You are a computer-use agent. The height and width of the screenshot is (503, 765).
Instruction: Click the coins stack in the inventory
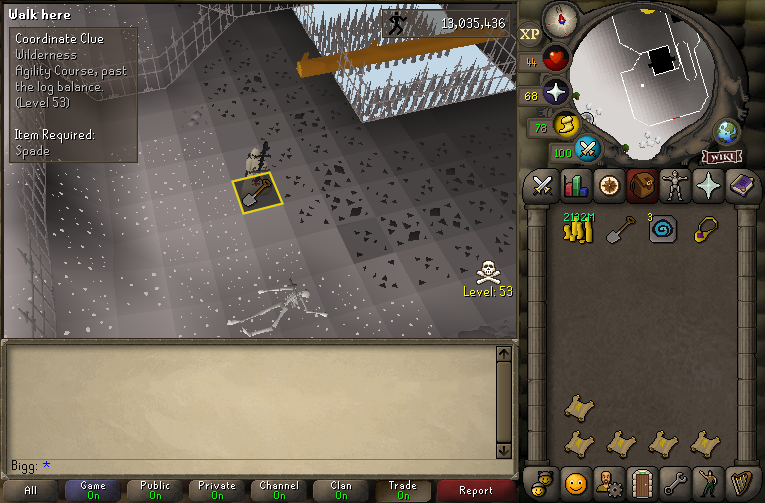(577, 230)
